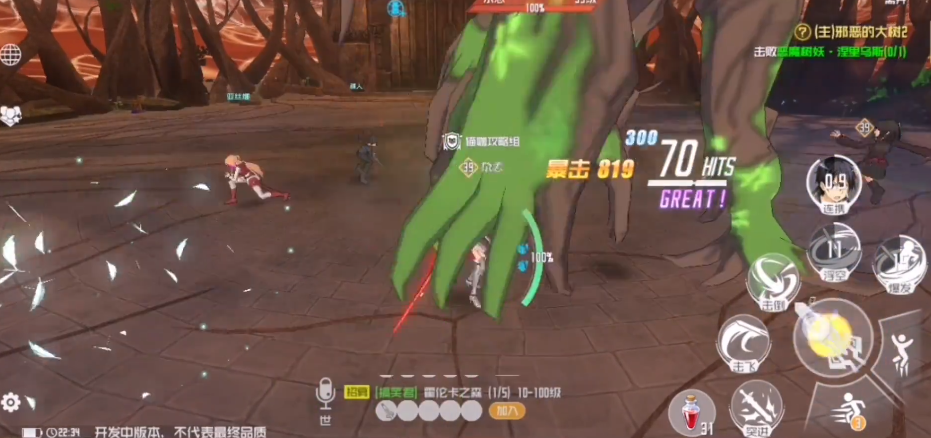Open the friends and social icon
This screenshot has width=931, height=438.
11,115
